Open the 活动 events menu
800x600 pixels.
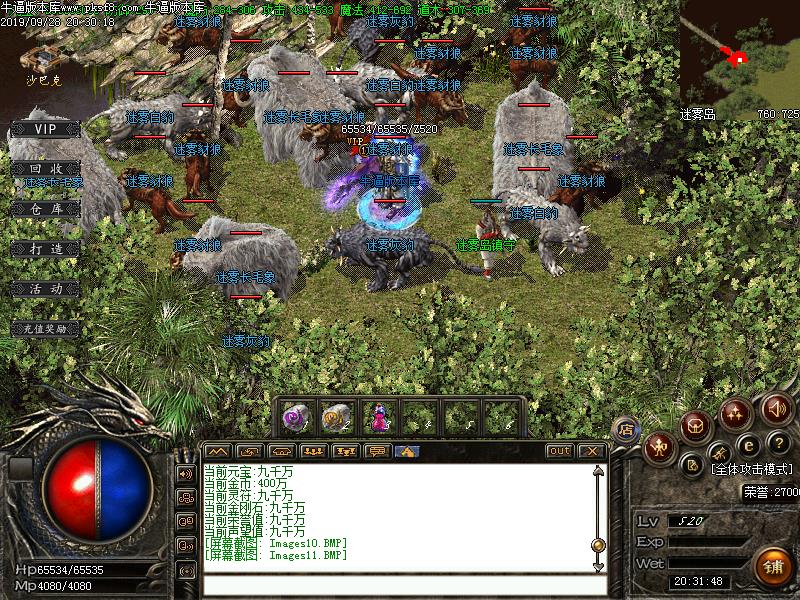[x=43, y=288]
